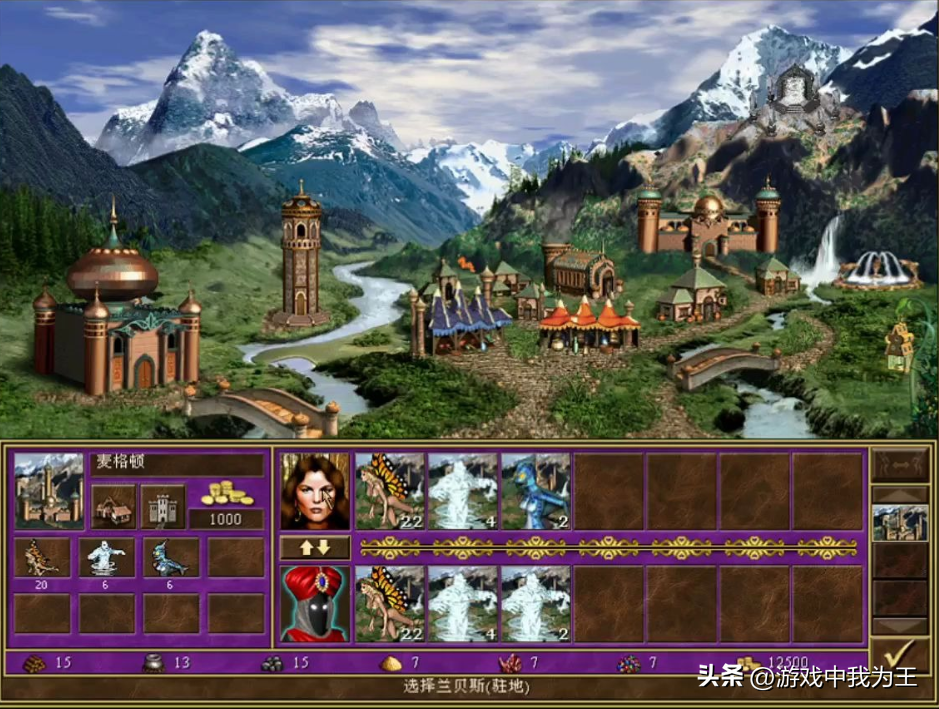View the blue water elemental growth icon
This screenshot has width=939, height=709.
(x=170, y=558)
